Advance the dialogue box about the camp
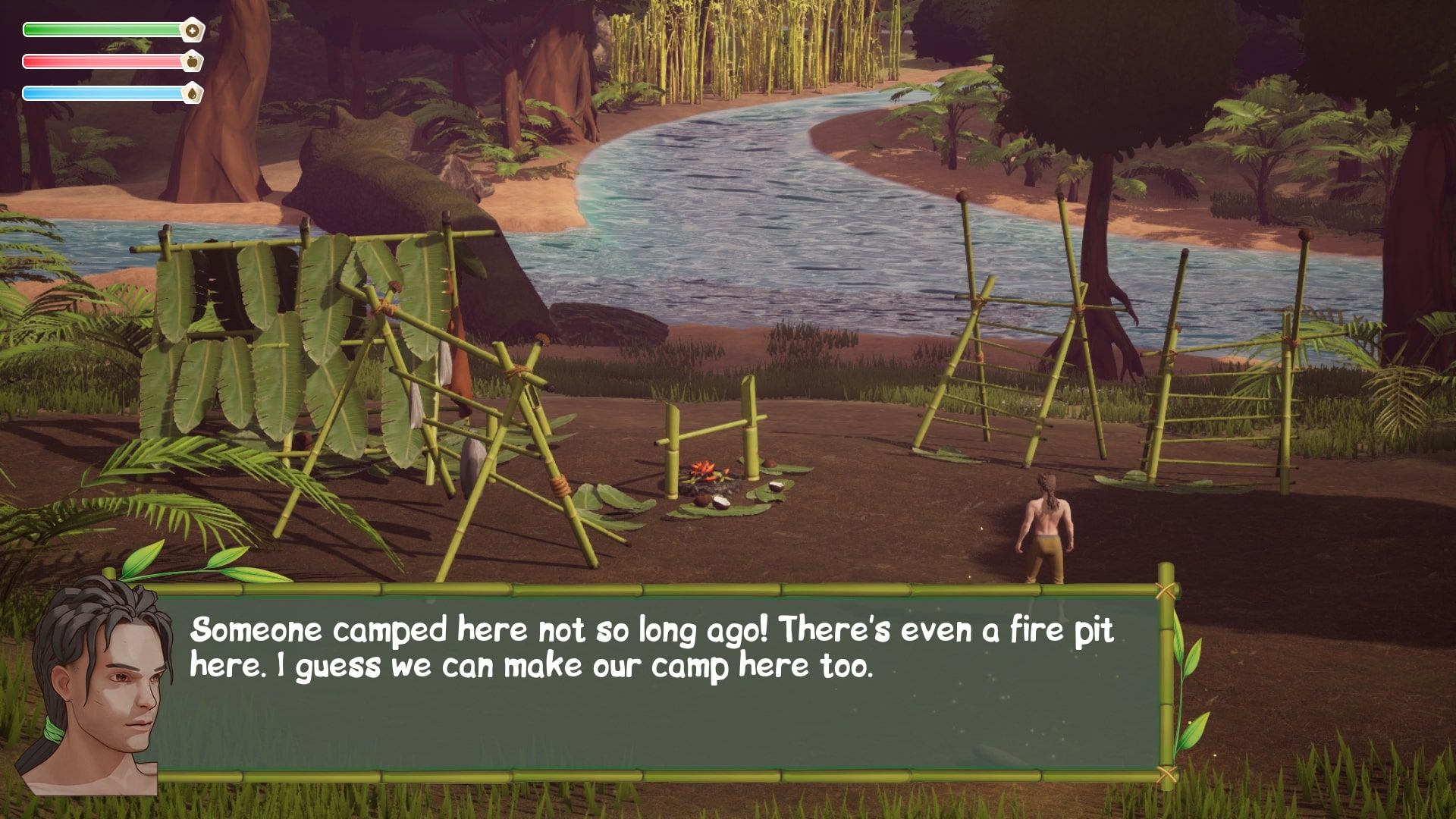This screenshot has height=819, width=1456. 657,681
